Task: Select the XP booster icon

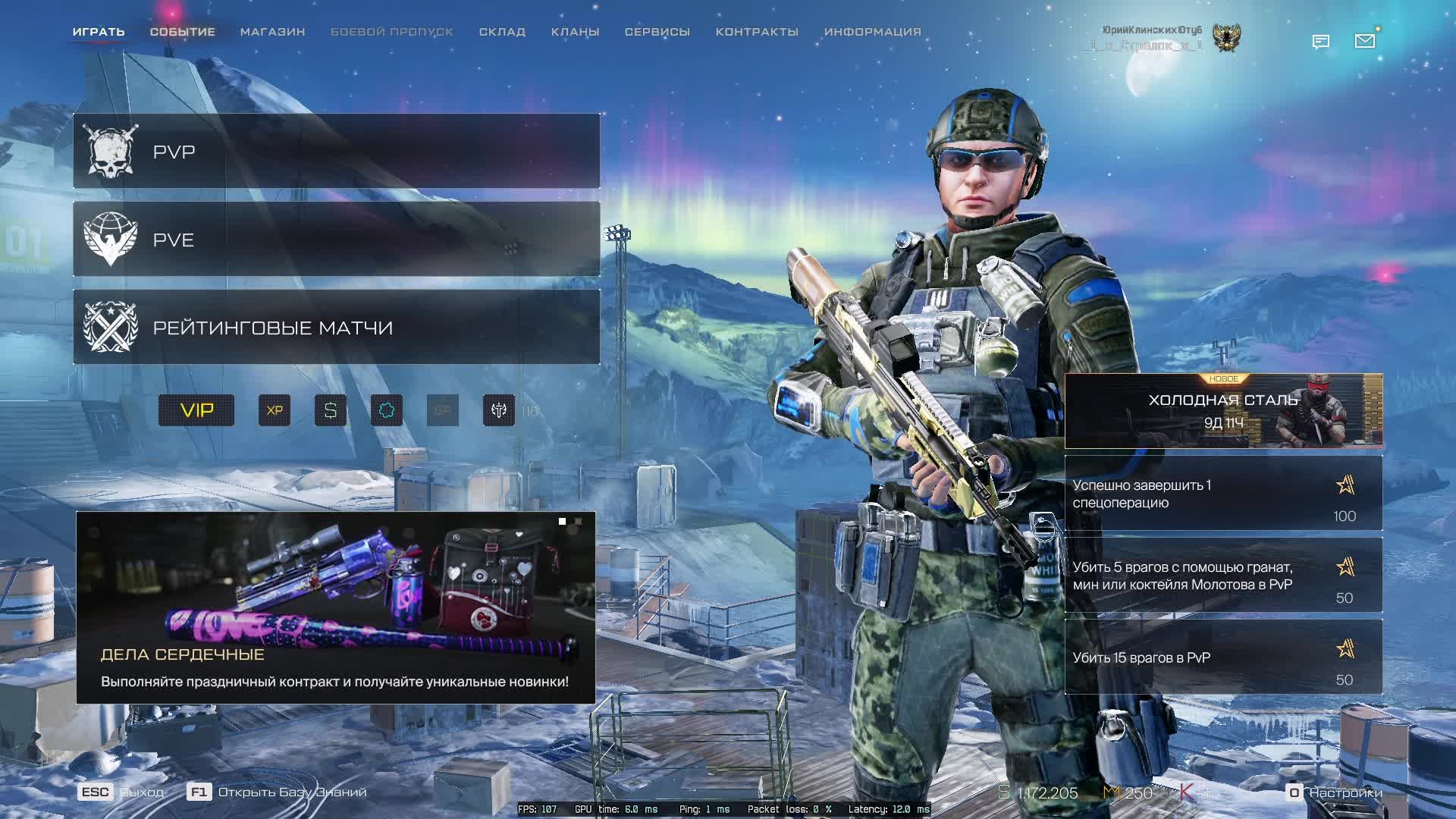Action: 275,410
